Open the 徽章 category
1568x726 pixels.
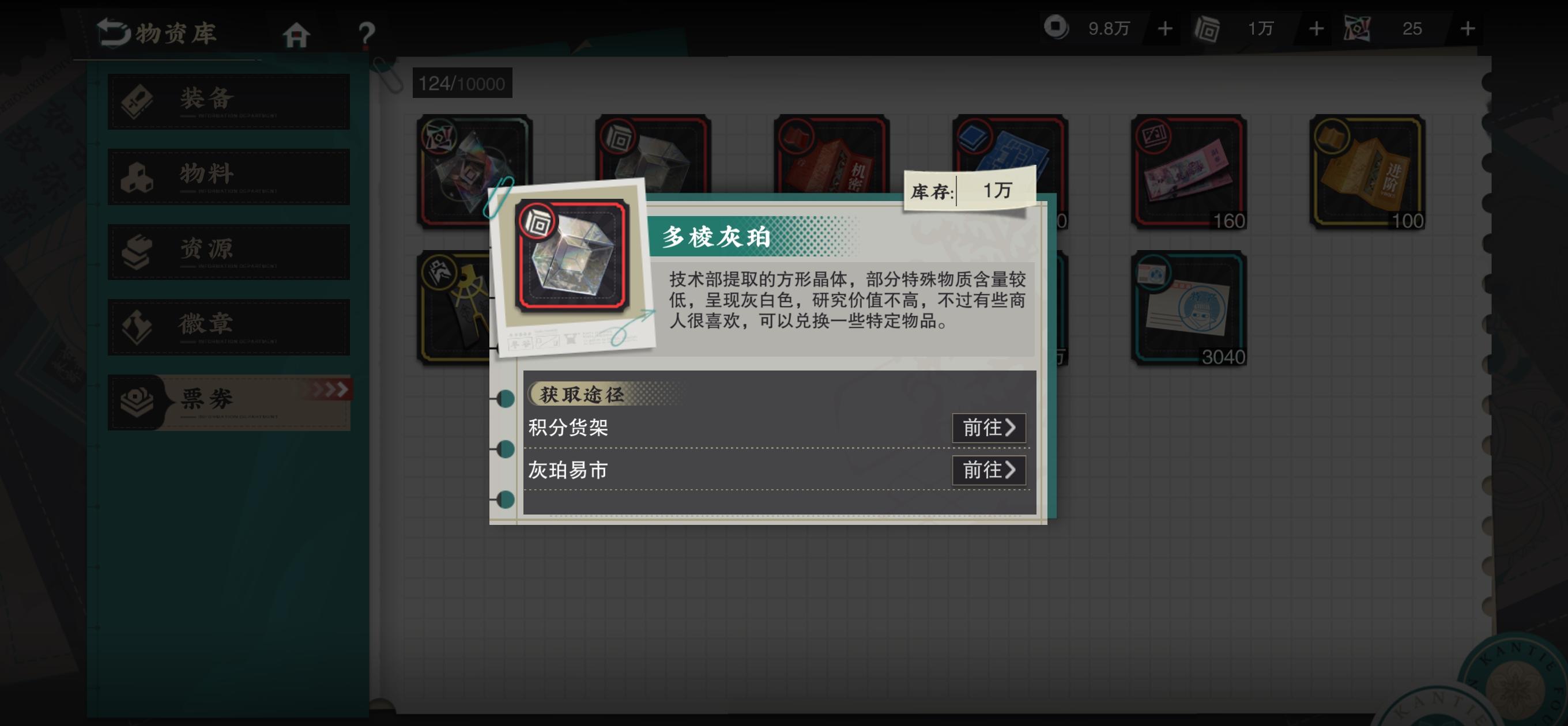click(228, 327)
